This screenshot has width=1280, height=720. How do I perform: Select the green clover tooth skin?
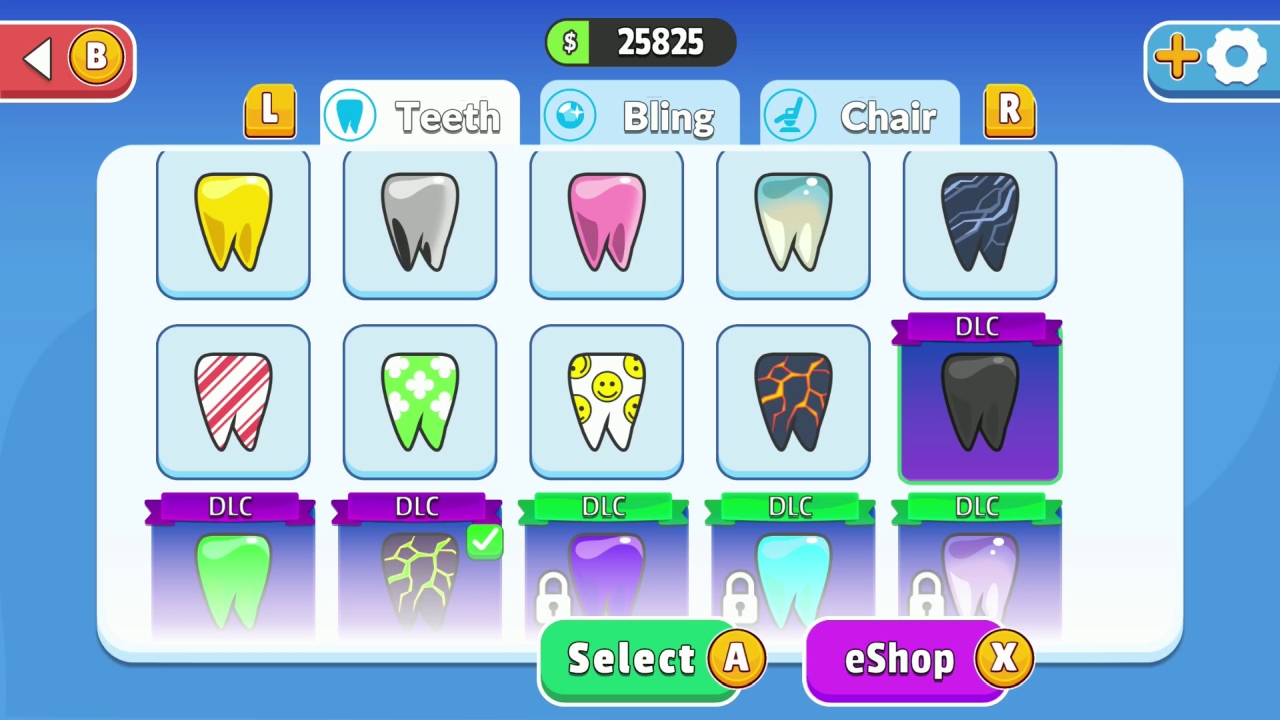coord(419,399)
